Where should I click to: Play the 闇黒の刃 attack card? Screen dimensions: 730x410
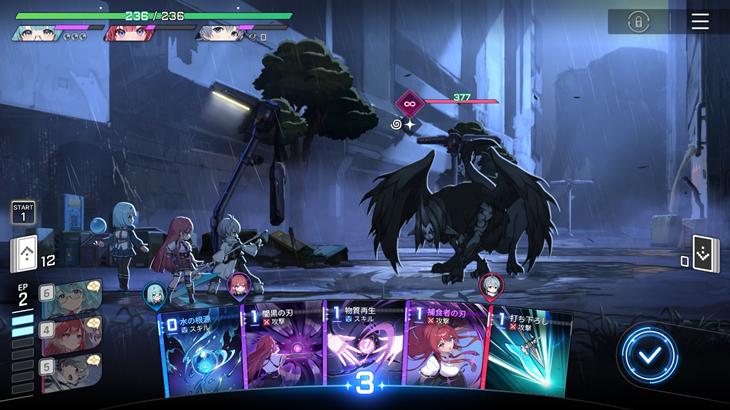(x=282, y=355)
